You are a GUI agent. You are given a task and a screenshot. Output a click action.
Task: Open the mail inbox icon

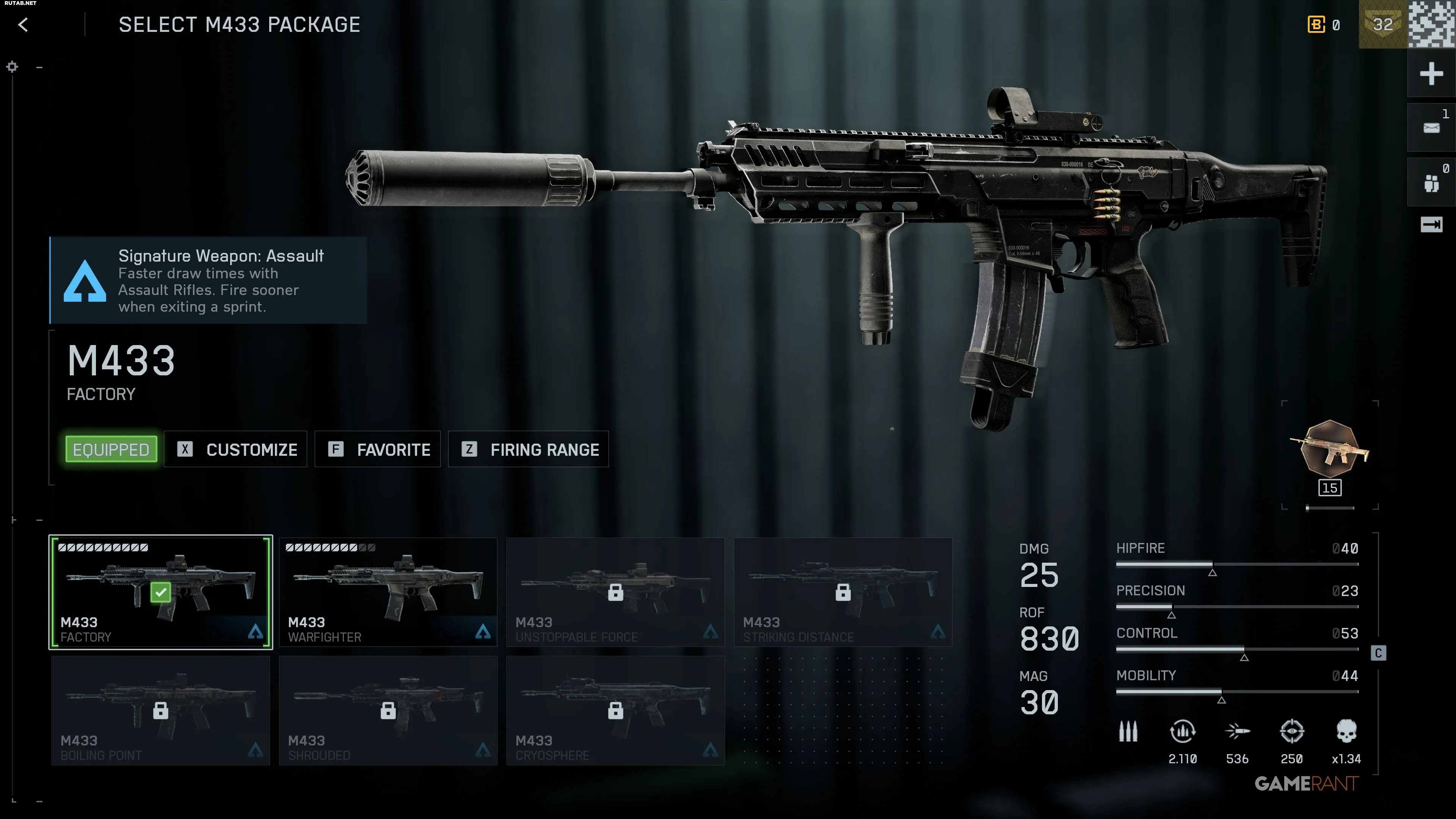pos(1431,128)
